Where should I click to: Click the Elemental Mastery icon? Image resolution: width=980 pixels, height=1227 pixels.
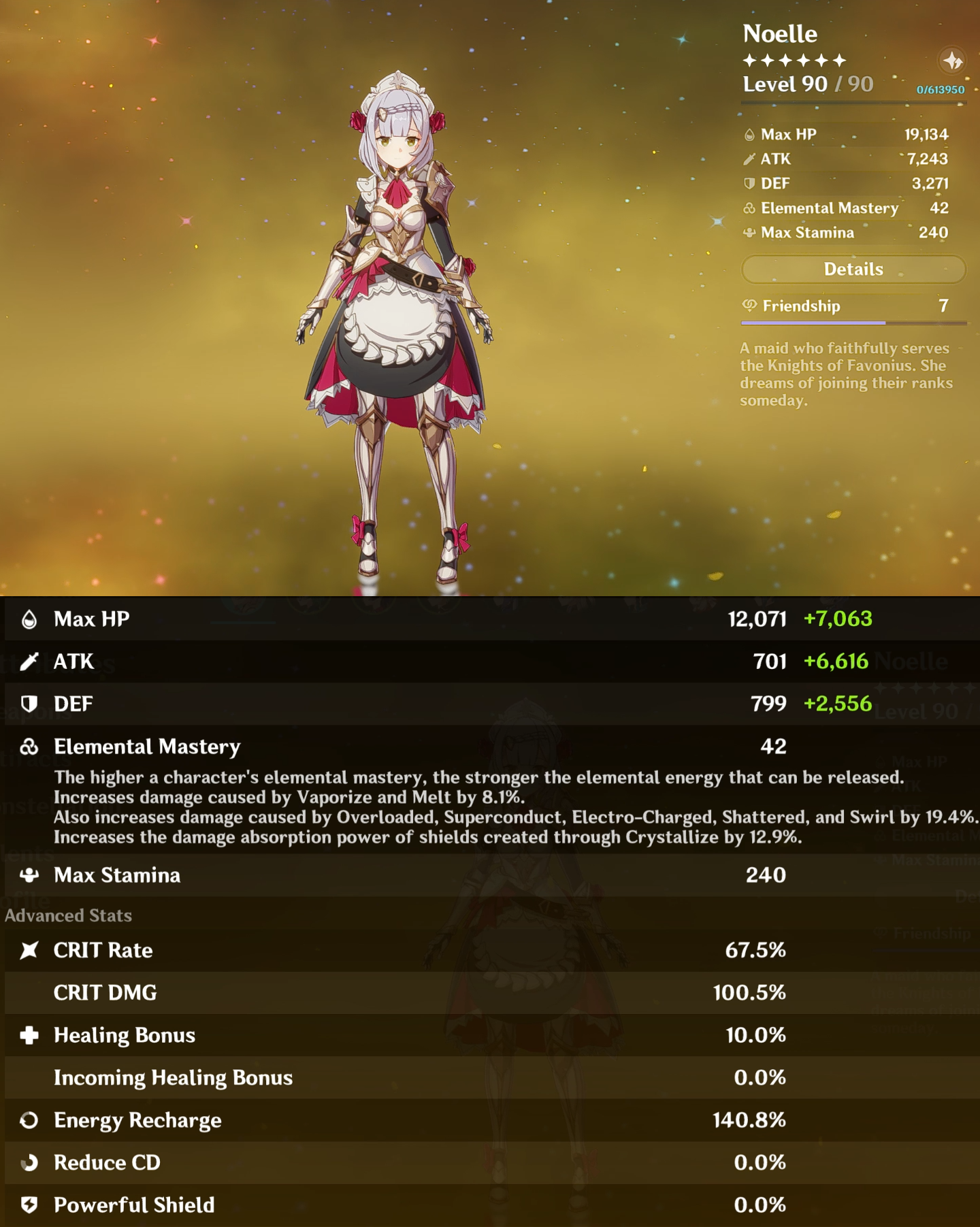click(30, 747)
